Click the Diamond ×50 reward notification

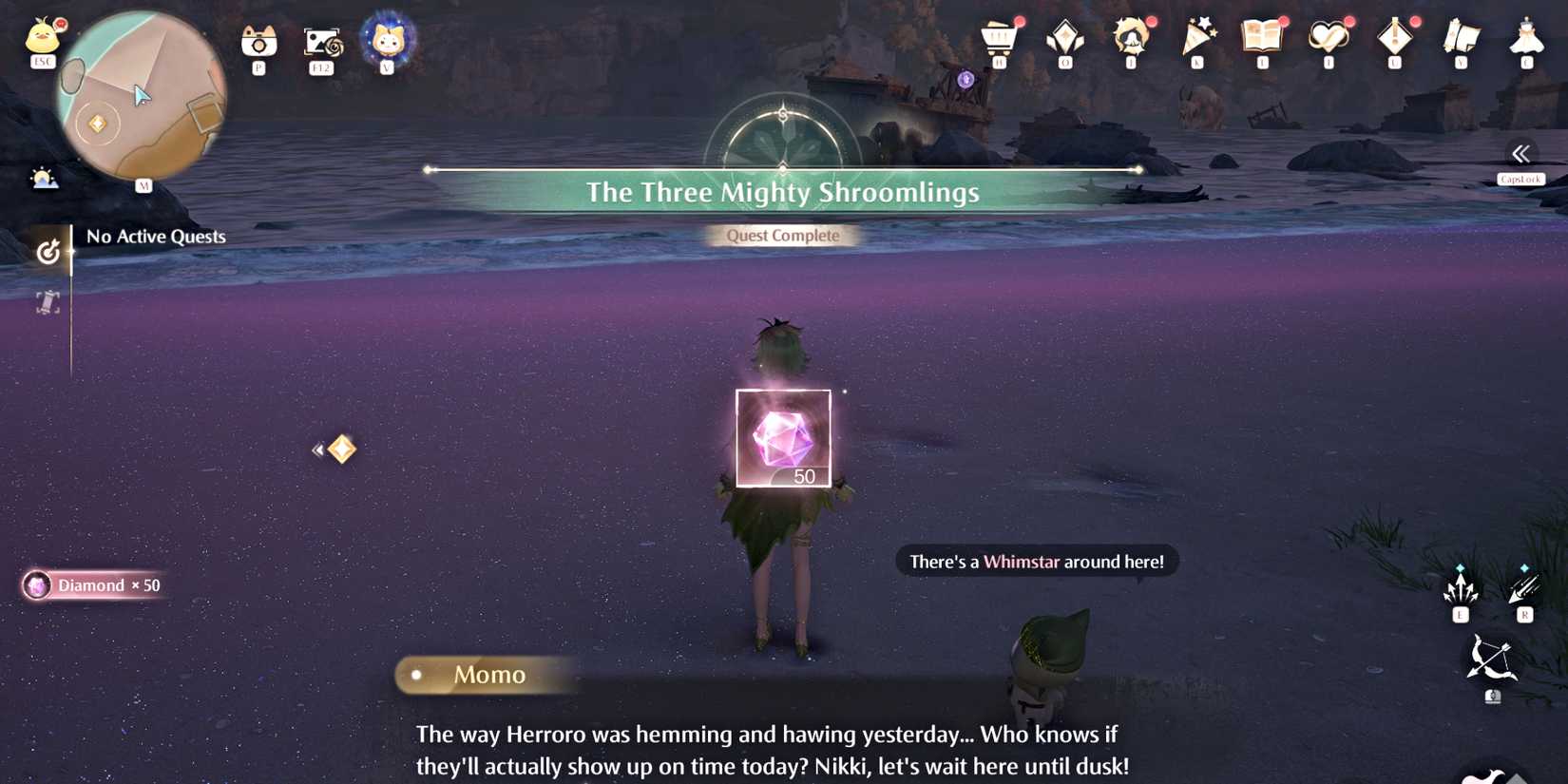tap(92, 585)
